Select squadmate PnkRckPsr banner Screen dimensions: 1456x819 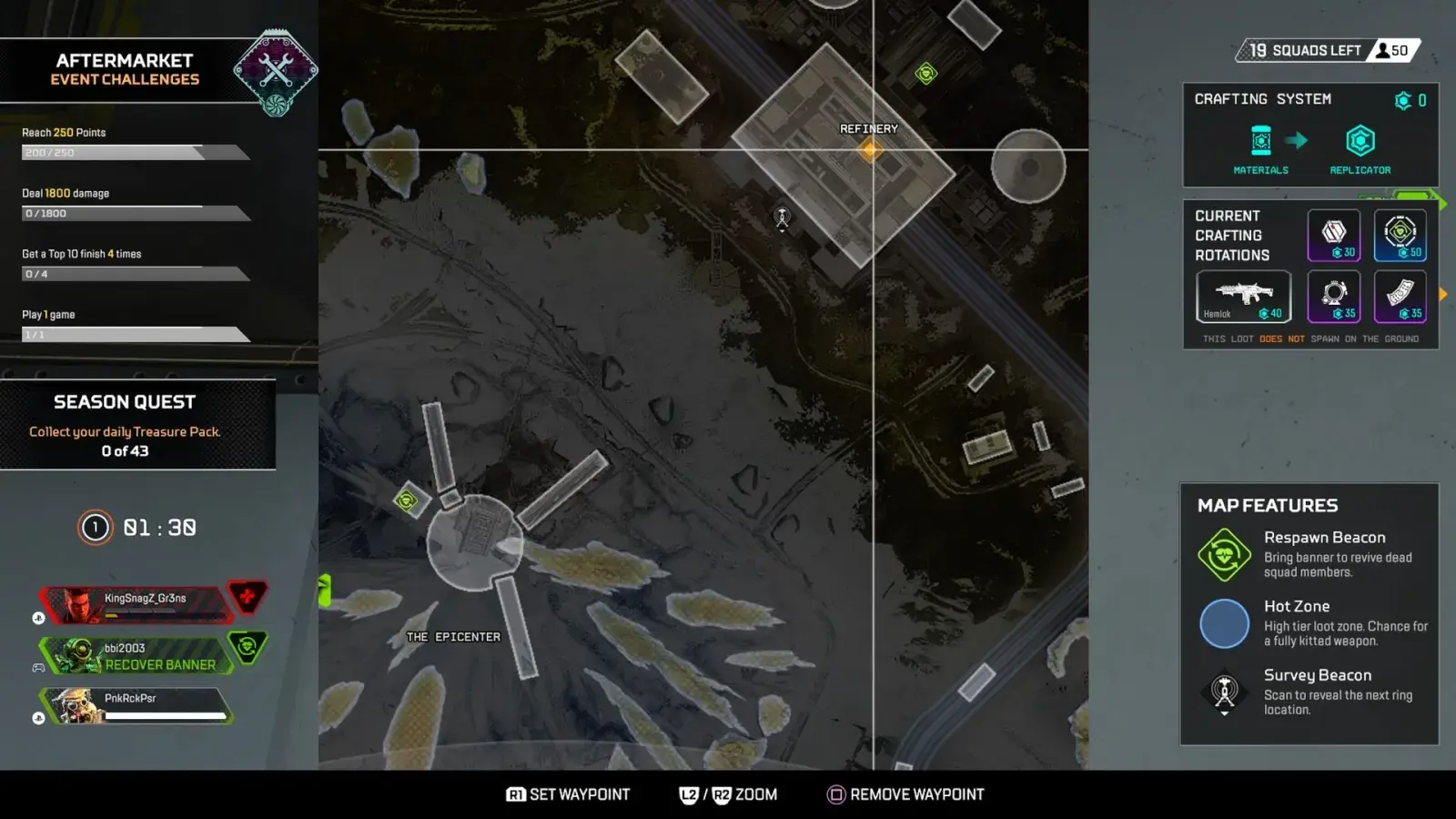pos(136,705)
